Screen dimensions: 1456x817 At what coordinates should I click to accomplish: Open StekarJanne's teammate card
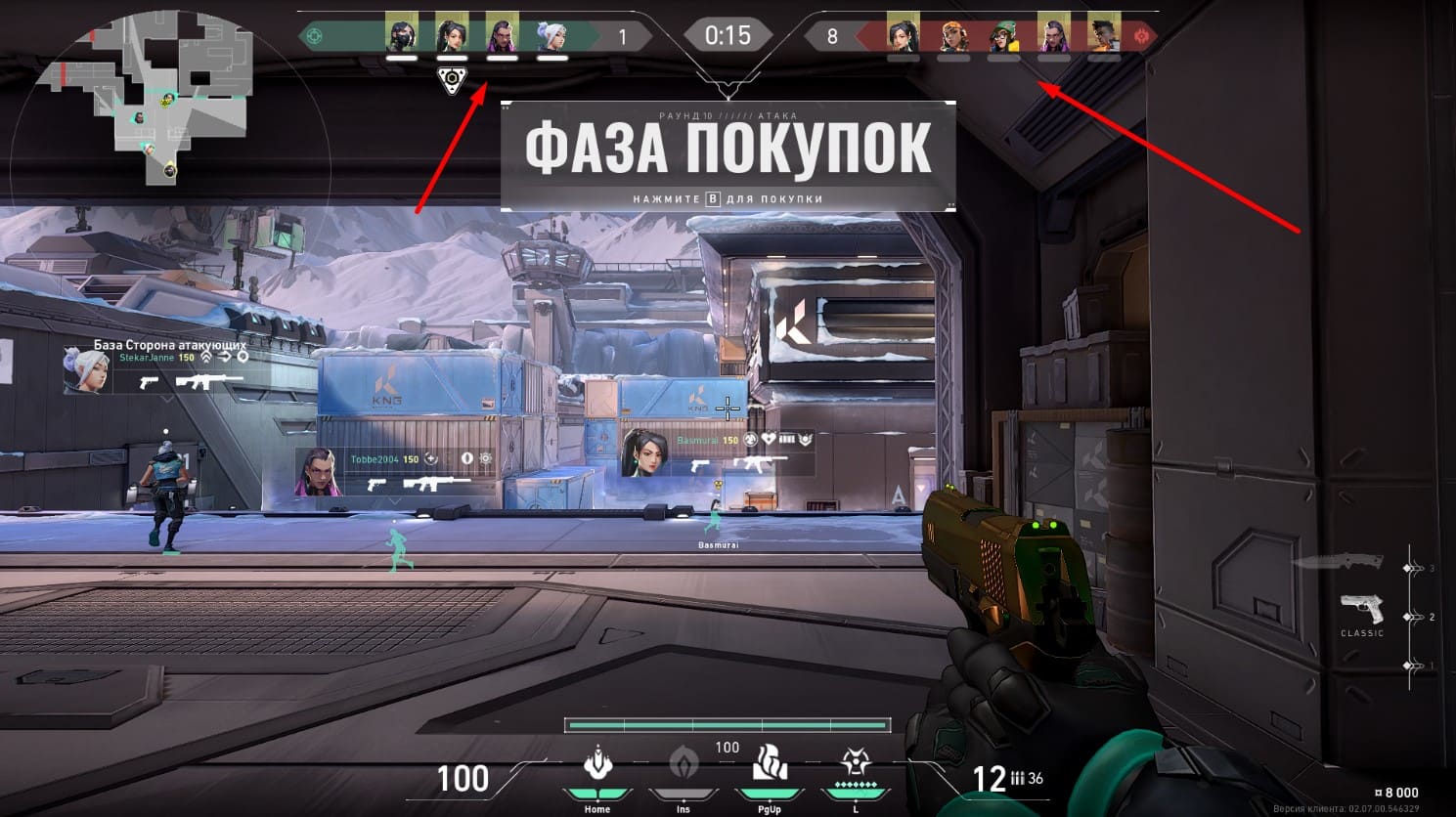(x=156, y=368)
